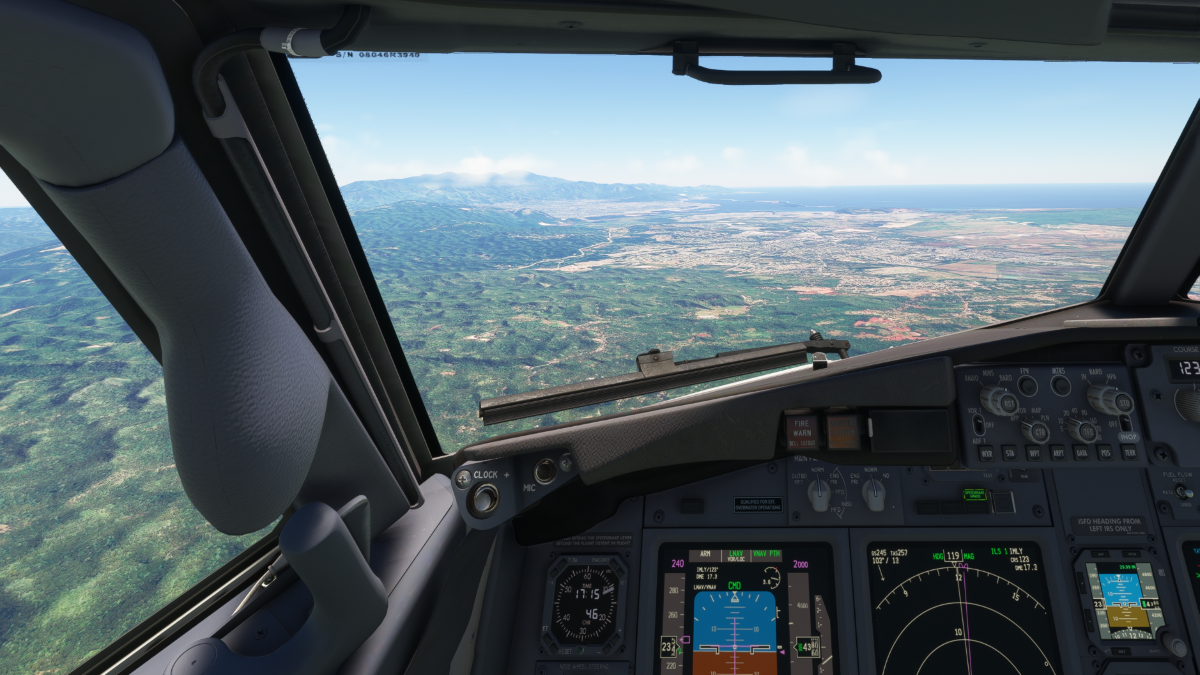Switch altitude to meters with MTRS button
The height and width of the screenshot is (675, 1200).
[x=1060, y=385]
